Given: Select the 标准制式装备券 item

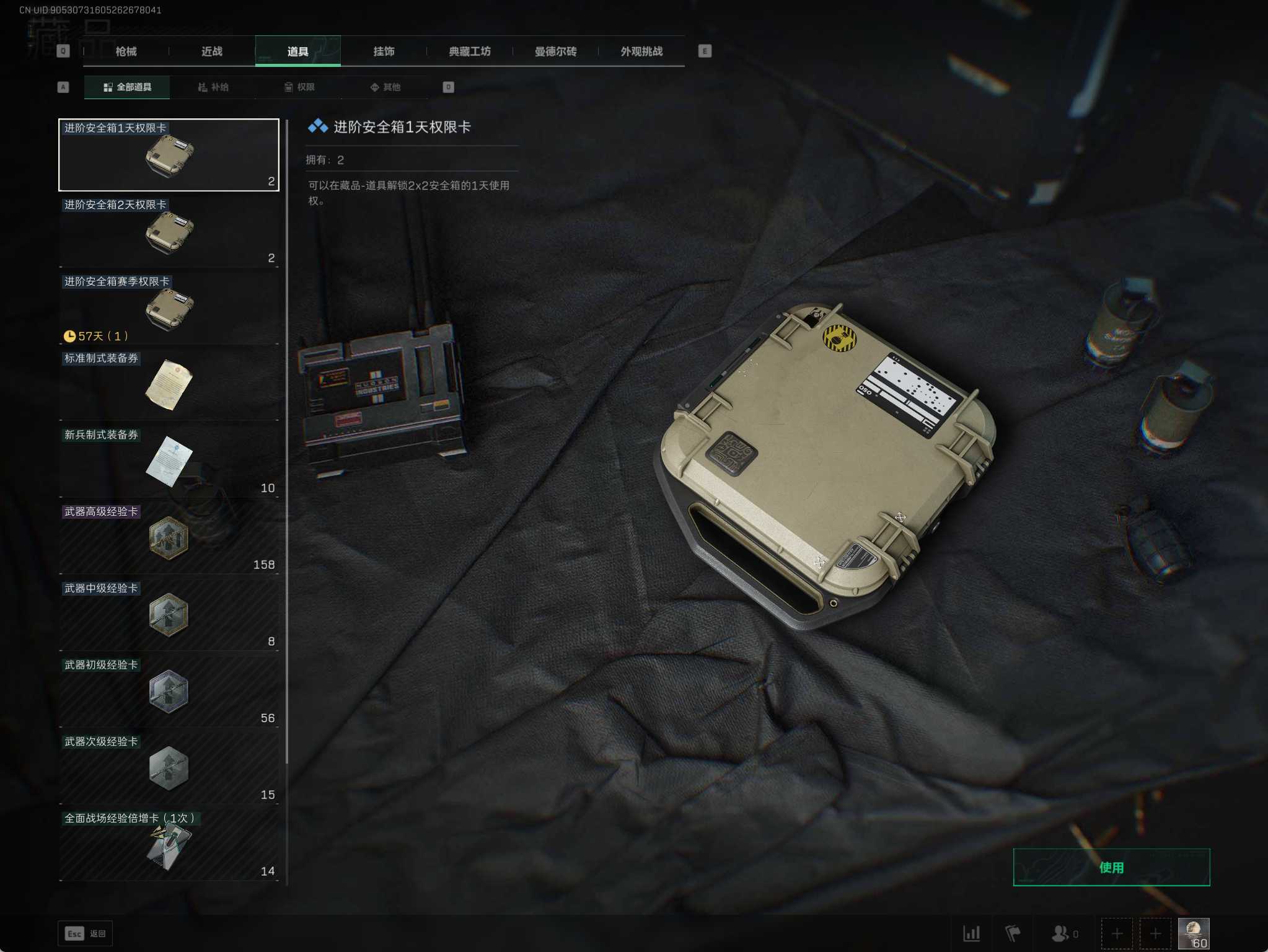Looking at the screenshot, I should 169,386.
